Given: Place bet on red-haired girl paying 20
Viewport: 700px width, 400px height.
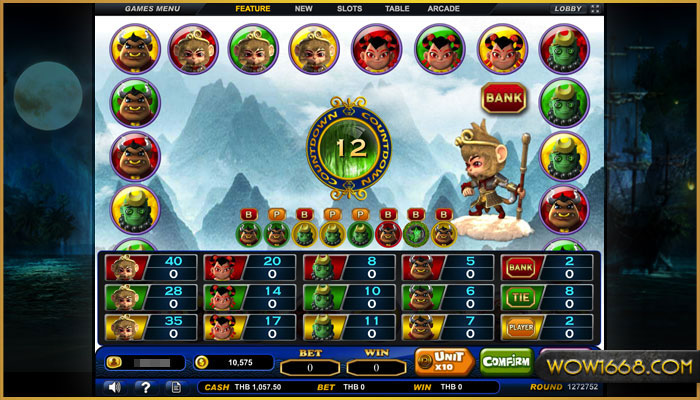Looking at the screenshot, I should [x=247, y=267].
